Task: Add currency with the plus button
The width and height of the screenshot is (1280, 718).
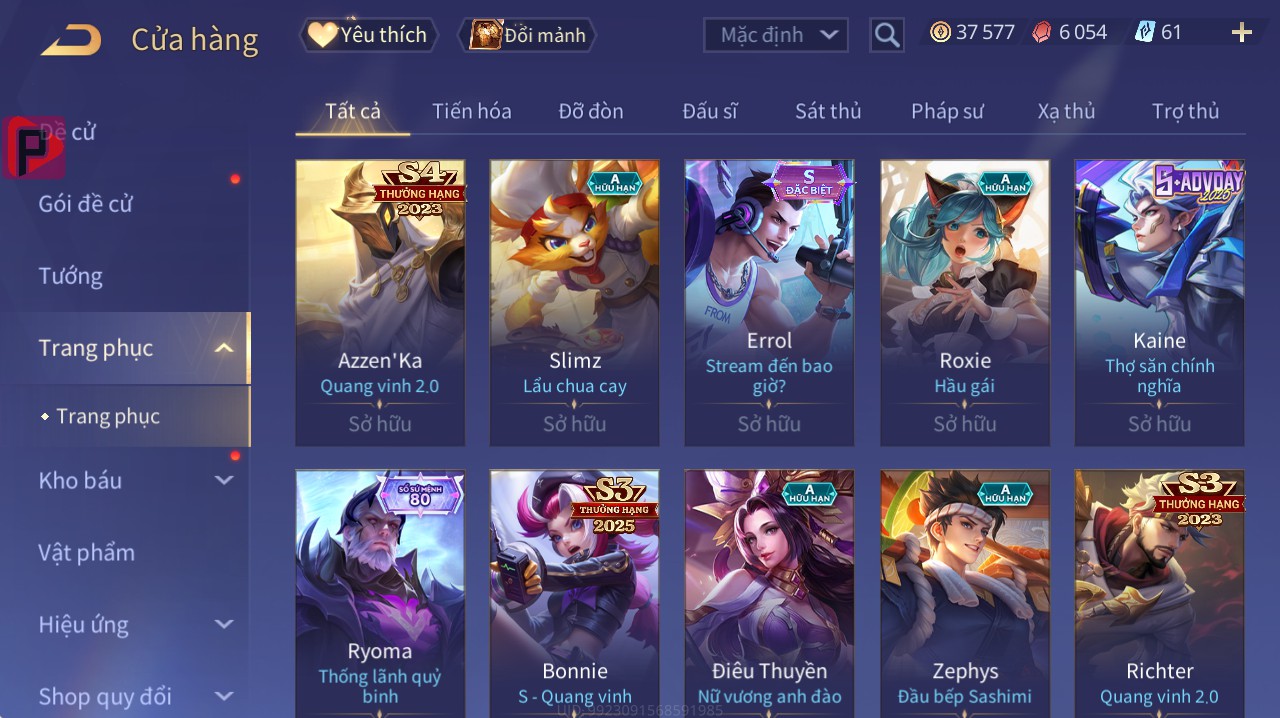Action: tap(1241, 33)
